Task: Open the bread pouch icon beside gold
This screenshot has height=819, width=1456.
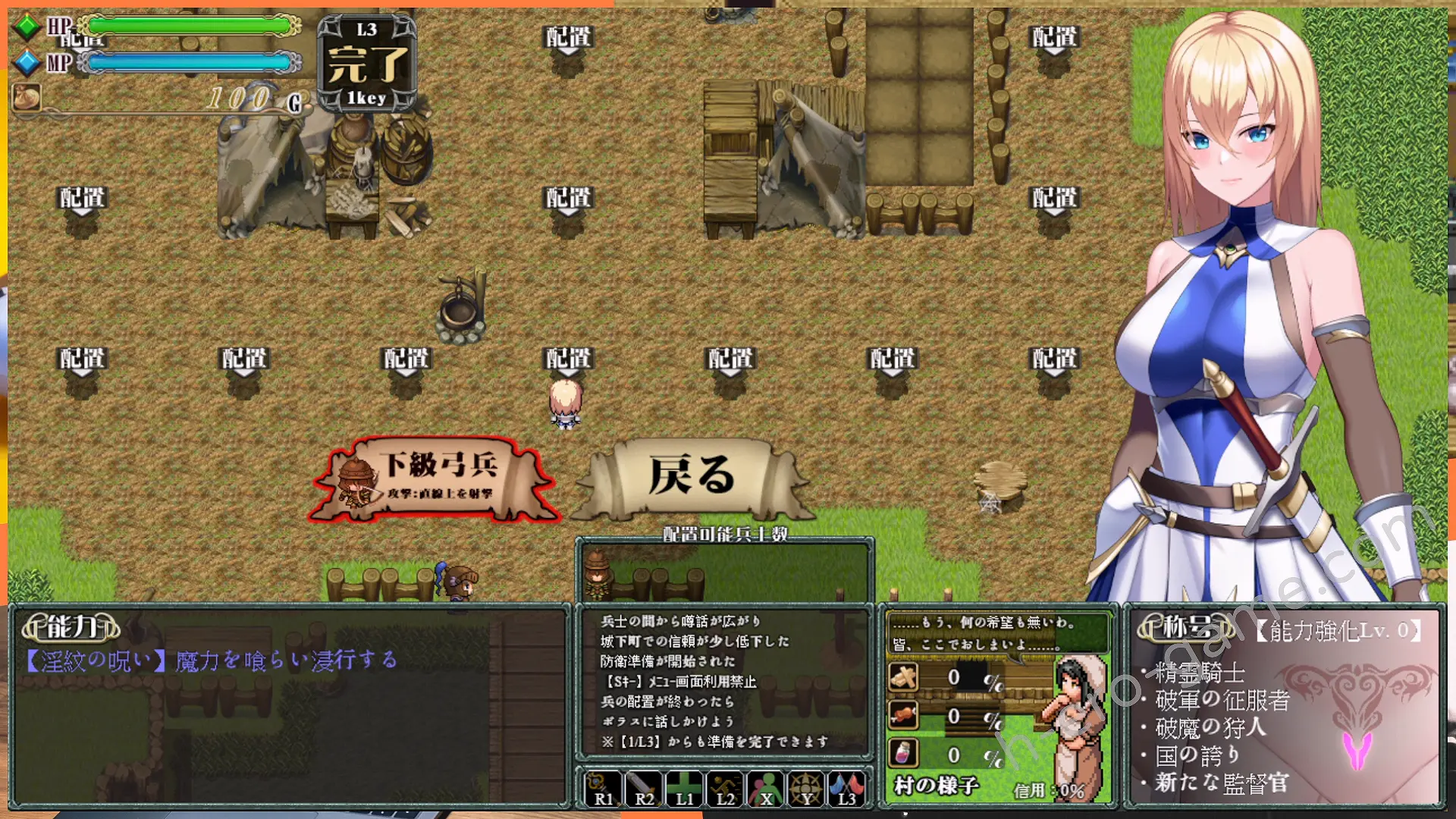Action: 27,98
